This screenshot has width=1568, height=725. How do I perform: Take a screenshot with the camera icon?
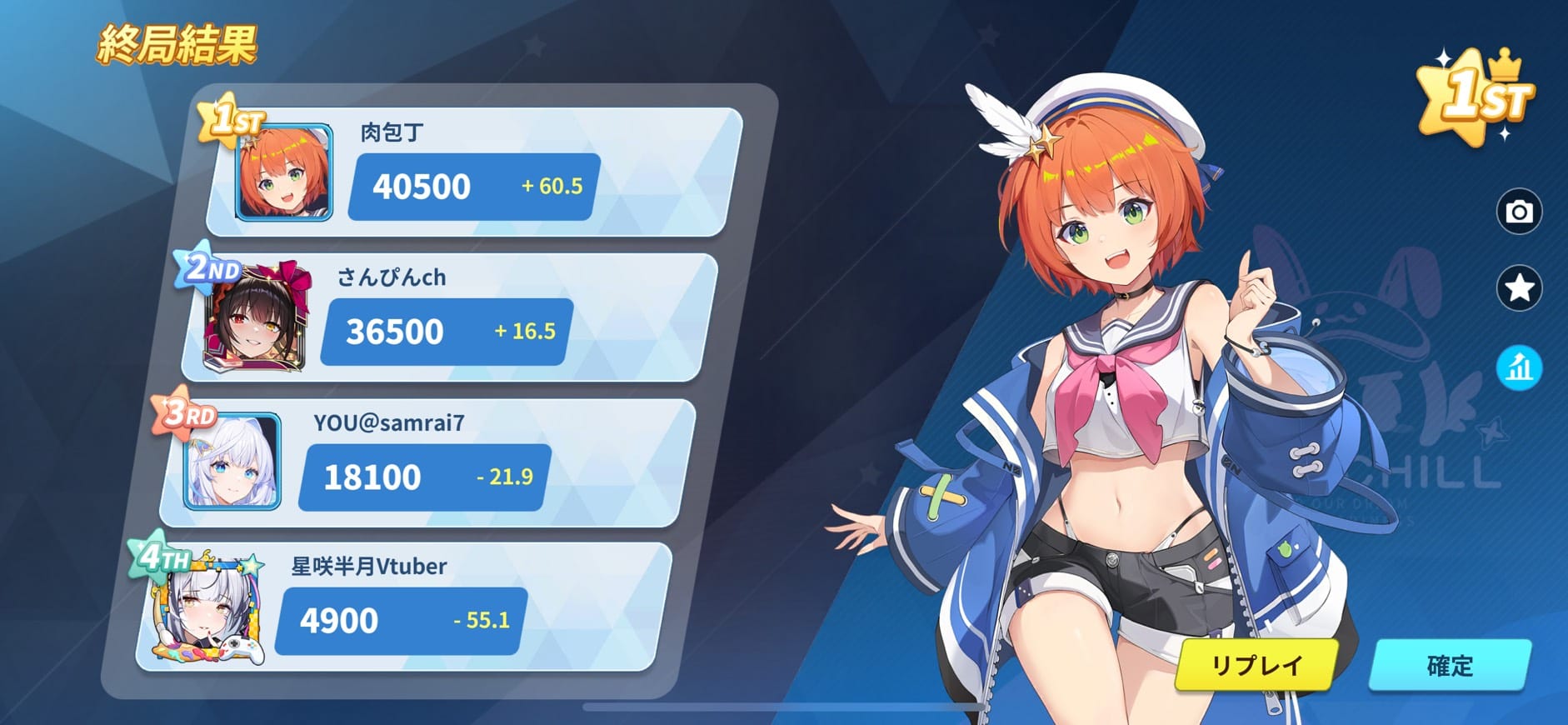[x=1519, y=212]
